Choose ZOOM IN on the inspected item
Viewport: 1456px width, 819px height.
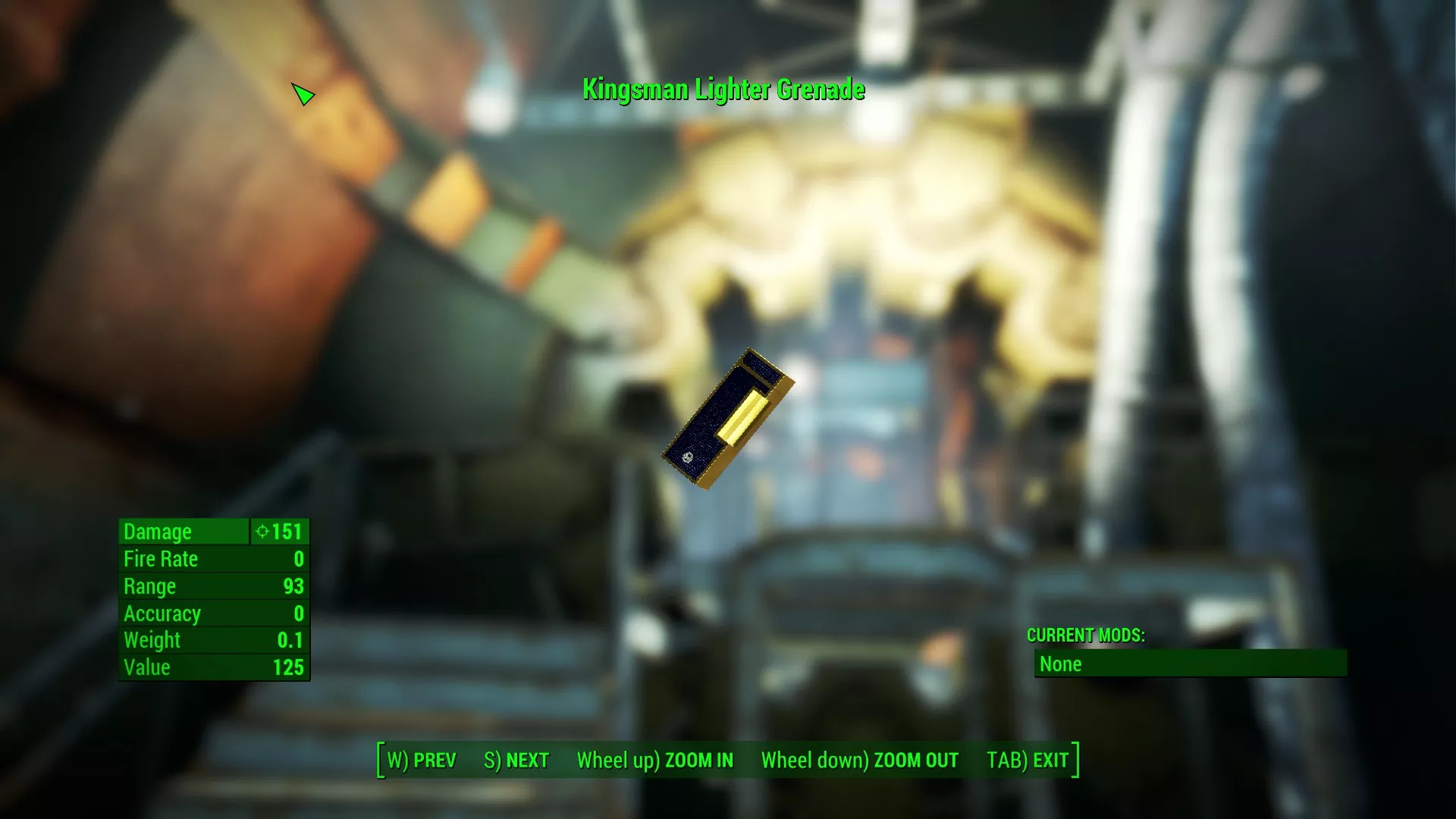pos(655,760)
